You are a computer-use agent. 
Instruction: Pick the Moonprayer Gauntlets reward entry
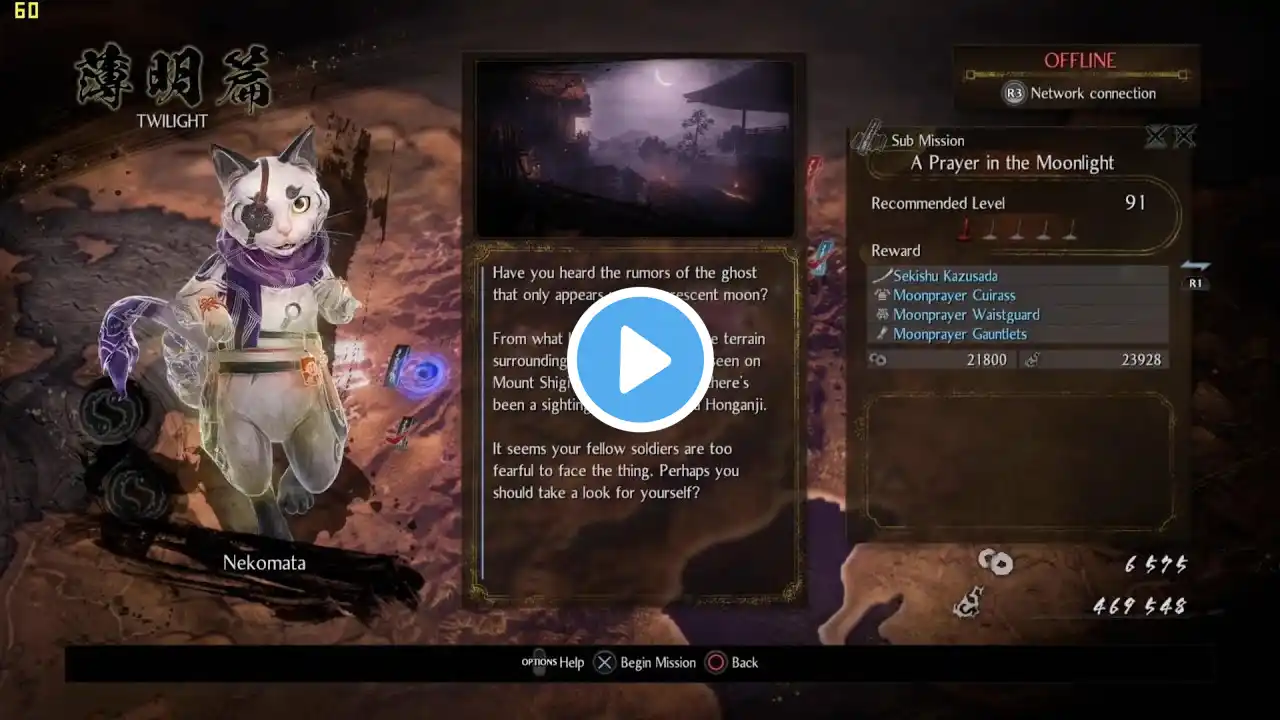coord(959,334)
